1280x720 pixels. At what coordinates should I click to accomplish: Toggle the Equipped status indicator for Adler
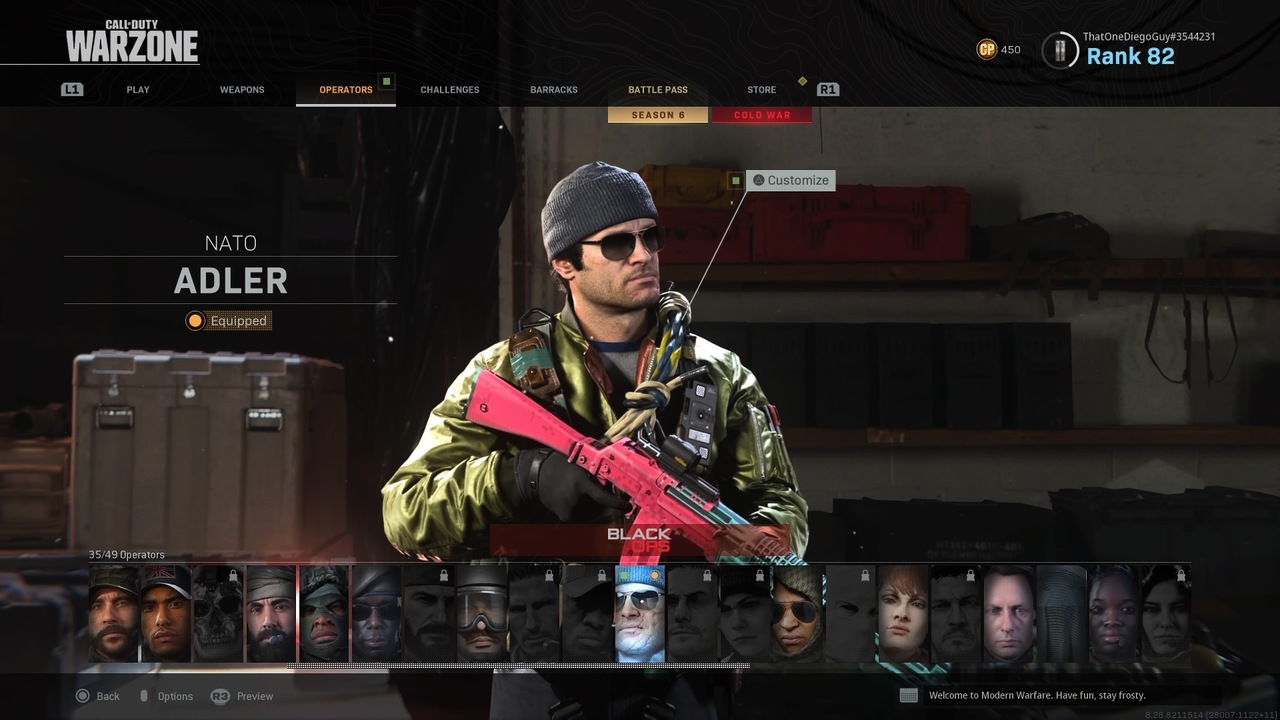click(228, 320)
